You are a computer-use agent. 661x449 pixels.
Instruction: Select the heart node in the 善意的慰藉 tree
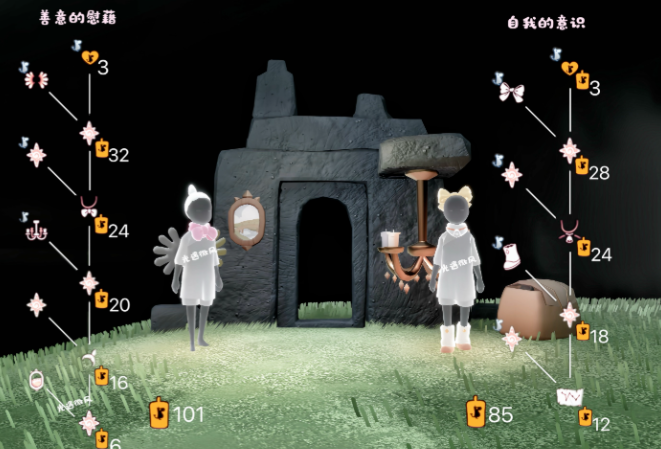tap(89, 57)
